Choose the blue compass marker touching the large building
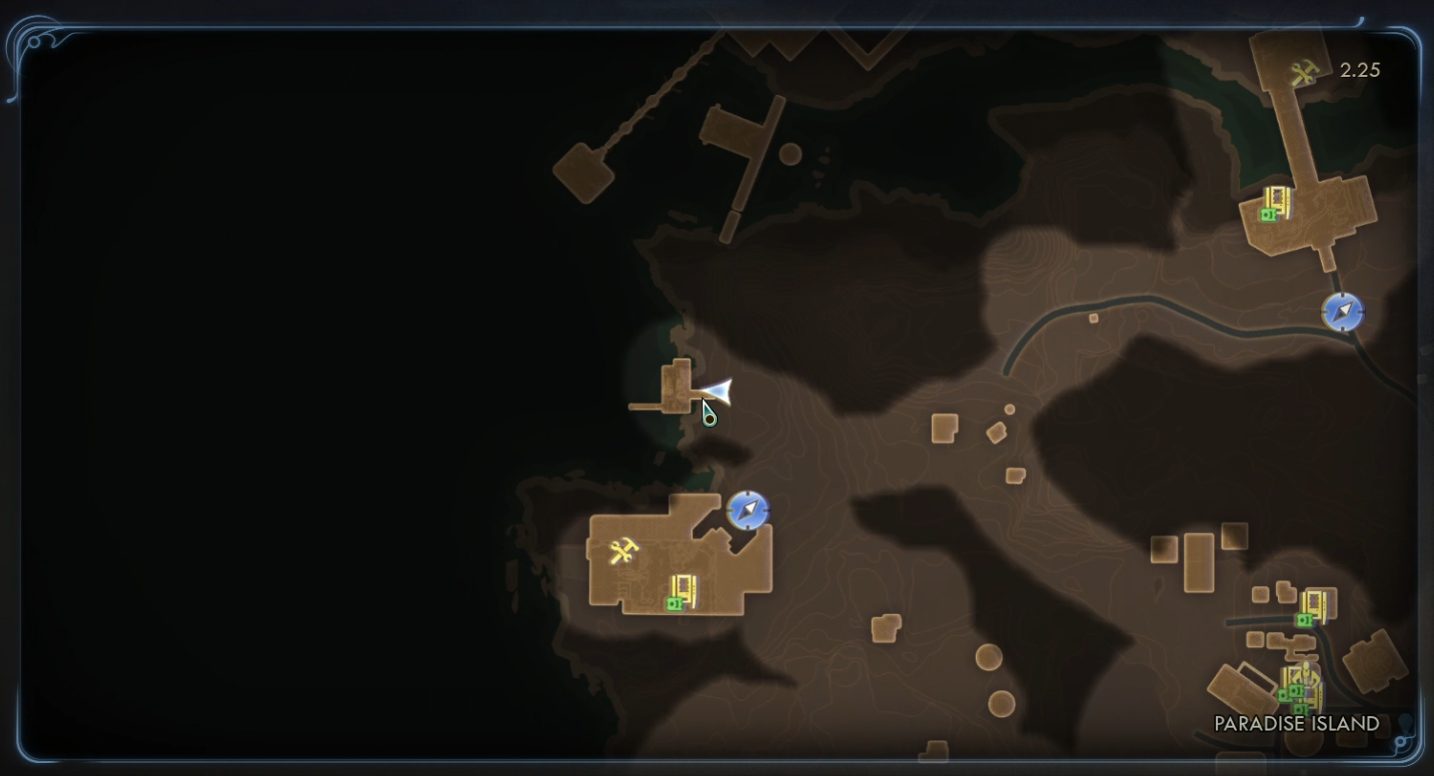Viewport: 1434px width, 776px height. [747, 510]
